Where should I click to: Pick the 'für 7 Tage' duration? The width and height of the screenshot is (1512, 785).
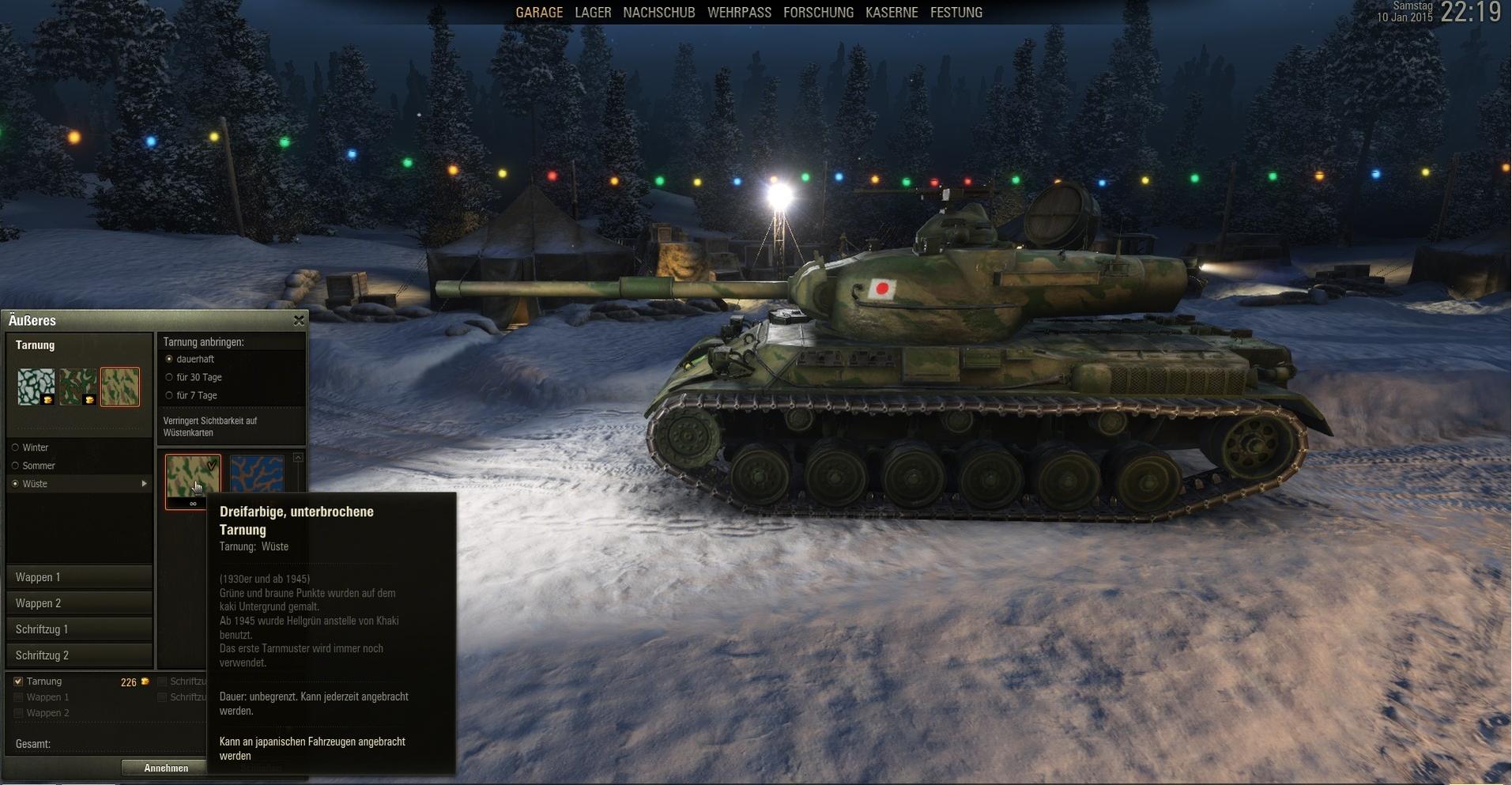click(169, 395)
